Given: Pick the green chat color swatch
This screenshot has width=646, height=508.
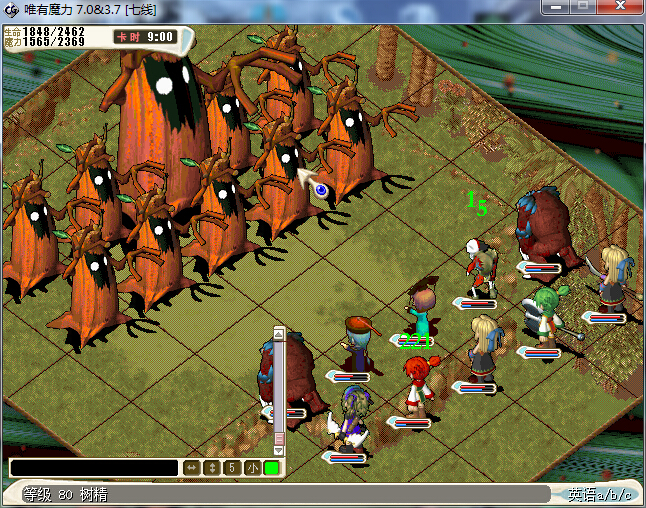Looking at the screenshot, I should click(x=271, y=467).
